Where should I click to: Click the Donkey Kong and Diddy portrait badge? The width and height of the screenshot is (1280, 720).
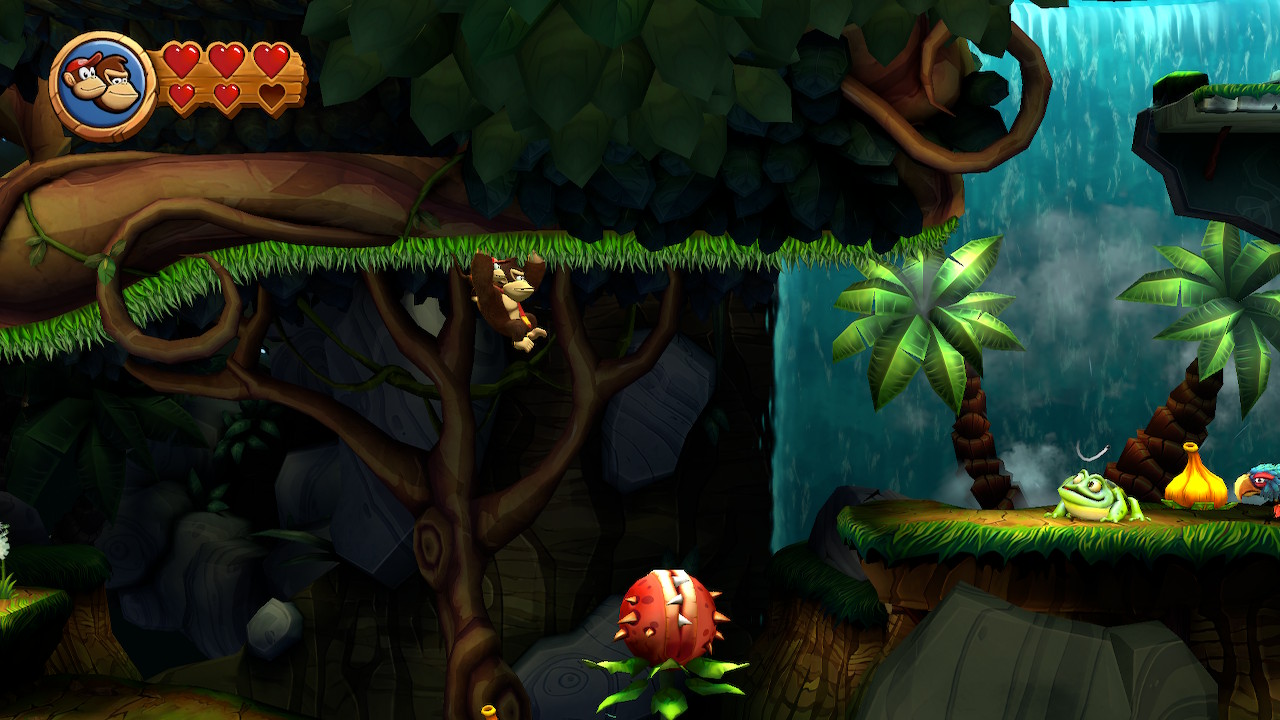pyautogui.click(x=102, y=85)
